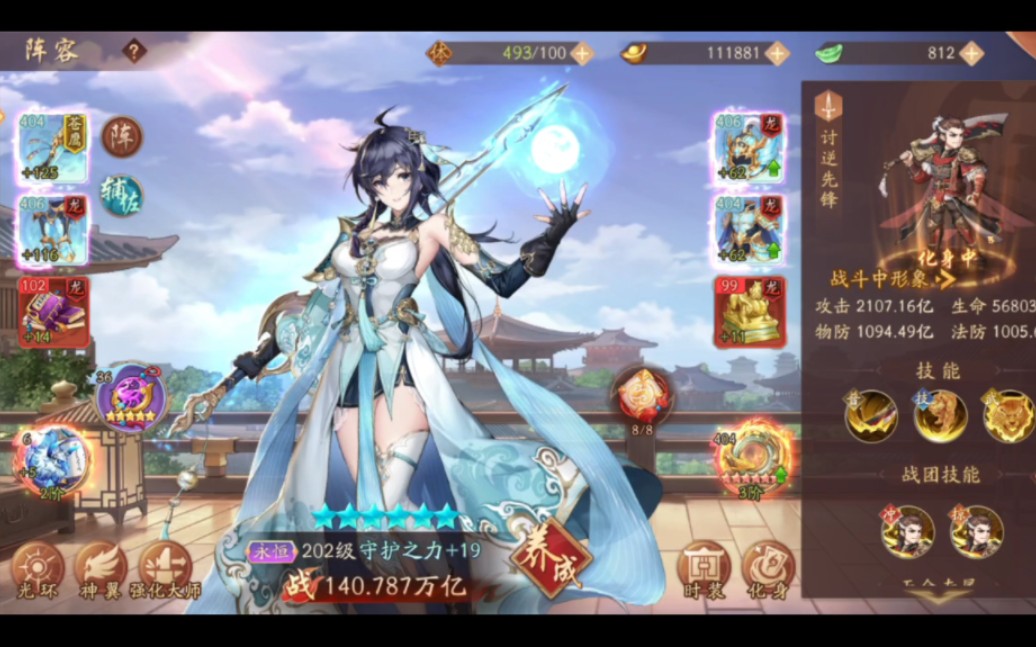The image size is (1036, 647).
Task: Open the teal 辅佐 assist button
Action: click(122, 195)
